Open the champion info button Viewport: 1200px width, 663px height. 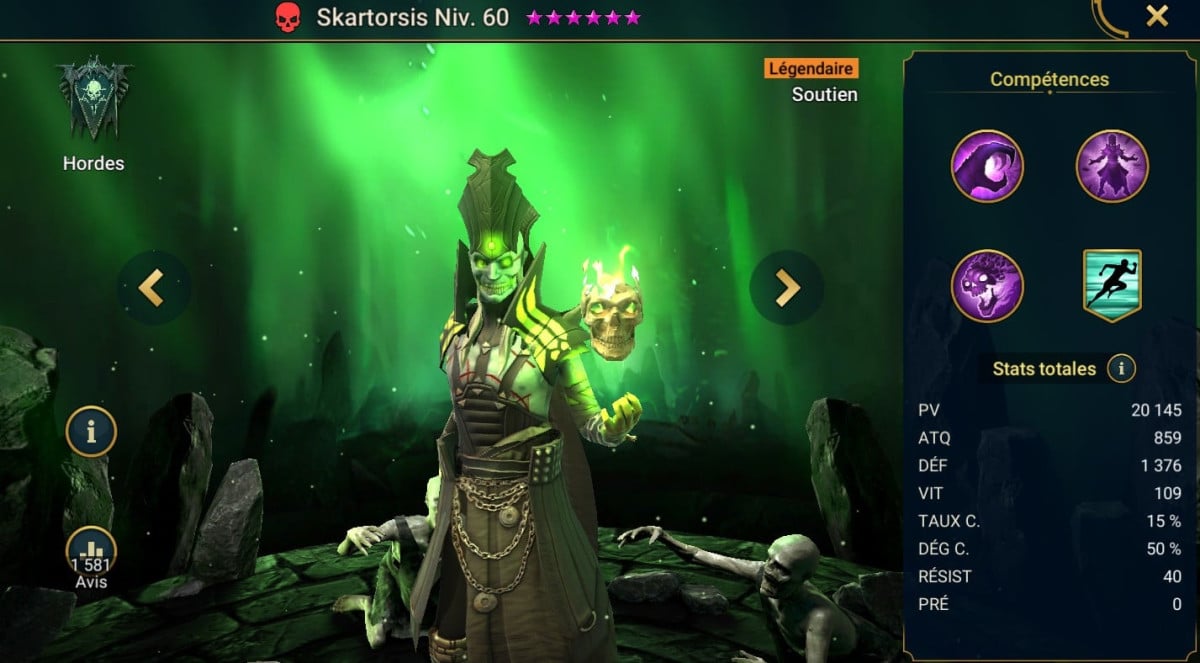(x=91, y=432)
